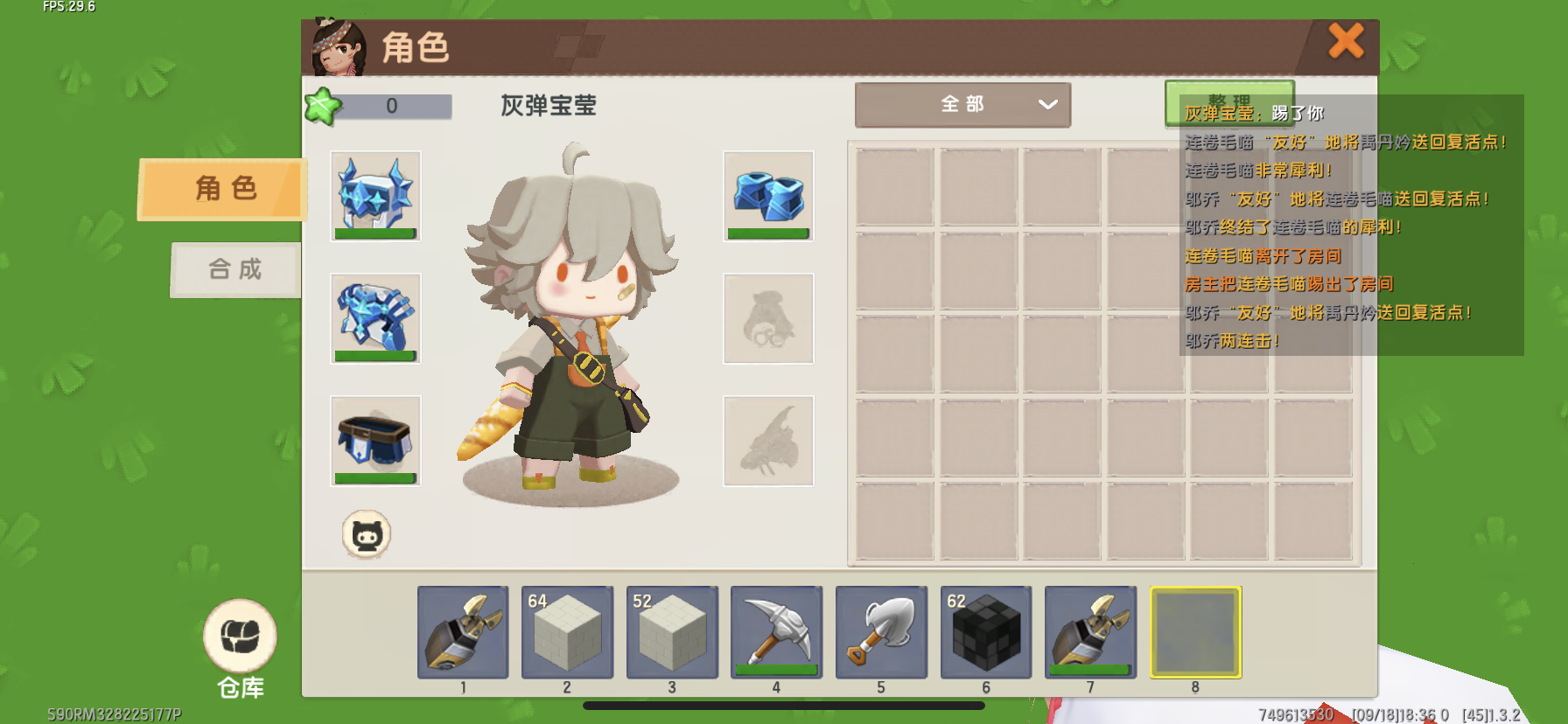
Task: Select the blue crystal helmet slot
Action: (375, 196)
